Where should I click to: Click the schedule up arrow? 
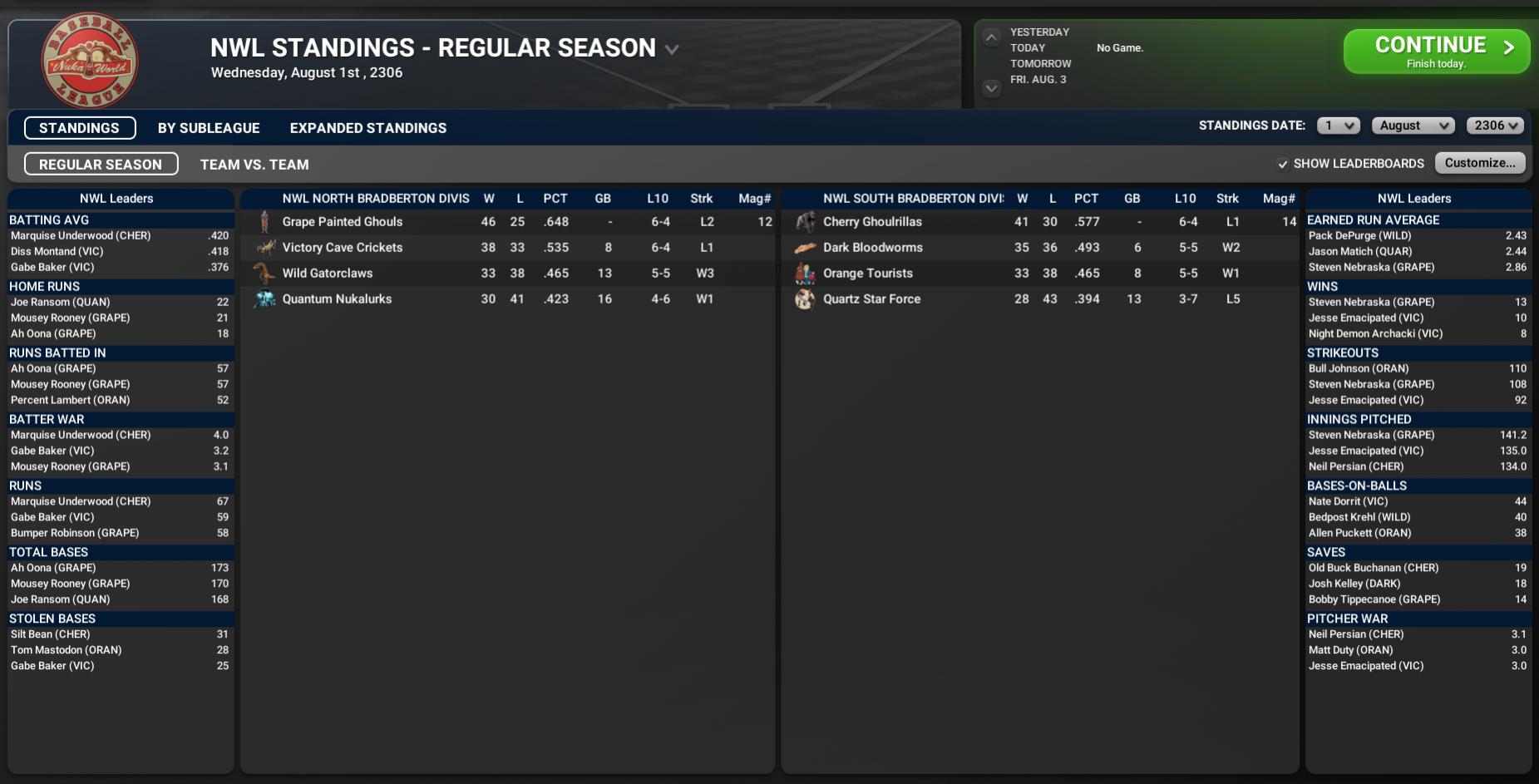(x=991, y=37)
